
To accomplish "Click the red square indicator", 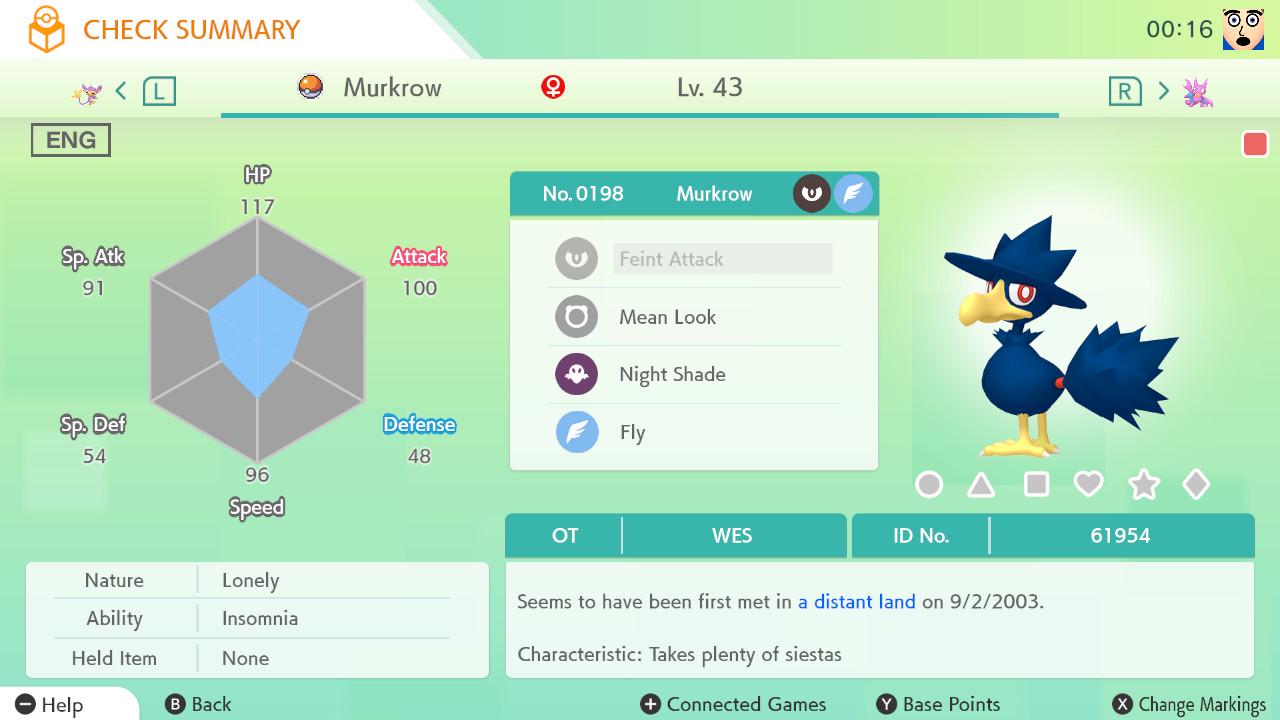I will click(x=1255, y=144).
